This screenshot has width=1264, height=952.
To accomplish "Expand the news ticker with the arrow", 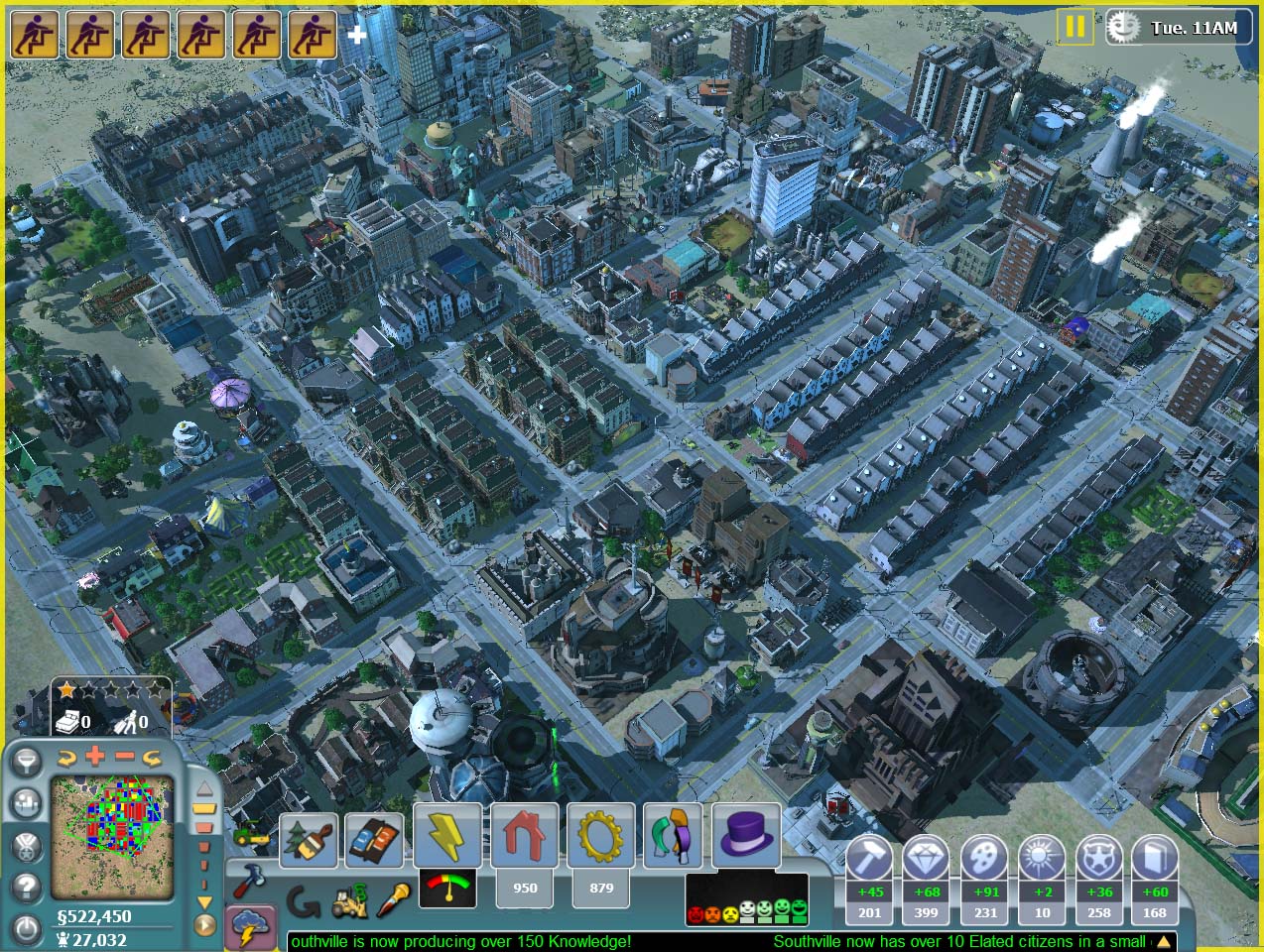I will pyautogui.click(x=1163, y=941).
